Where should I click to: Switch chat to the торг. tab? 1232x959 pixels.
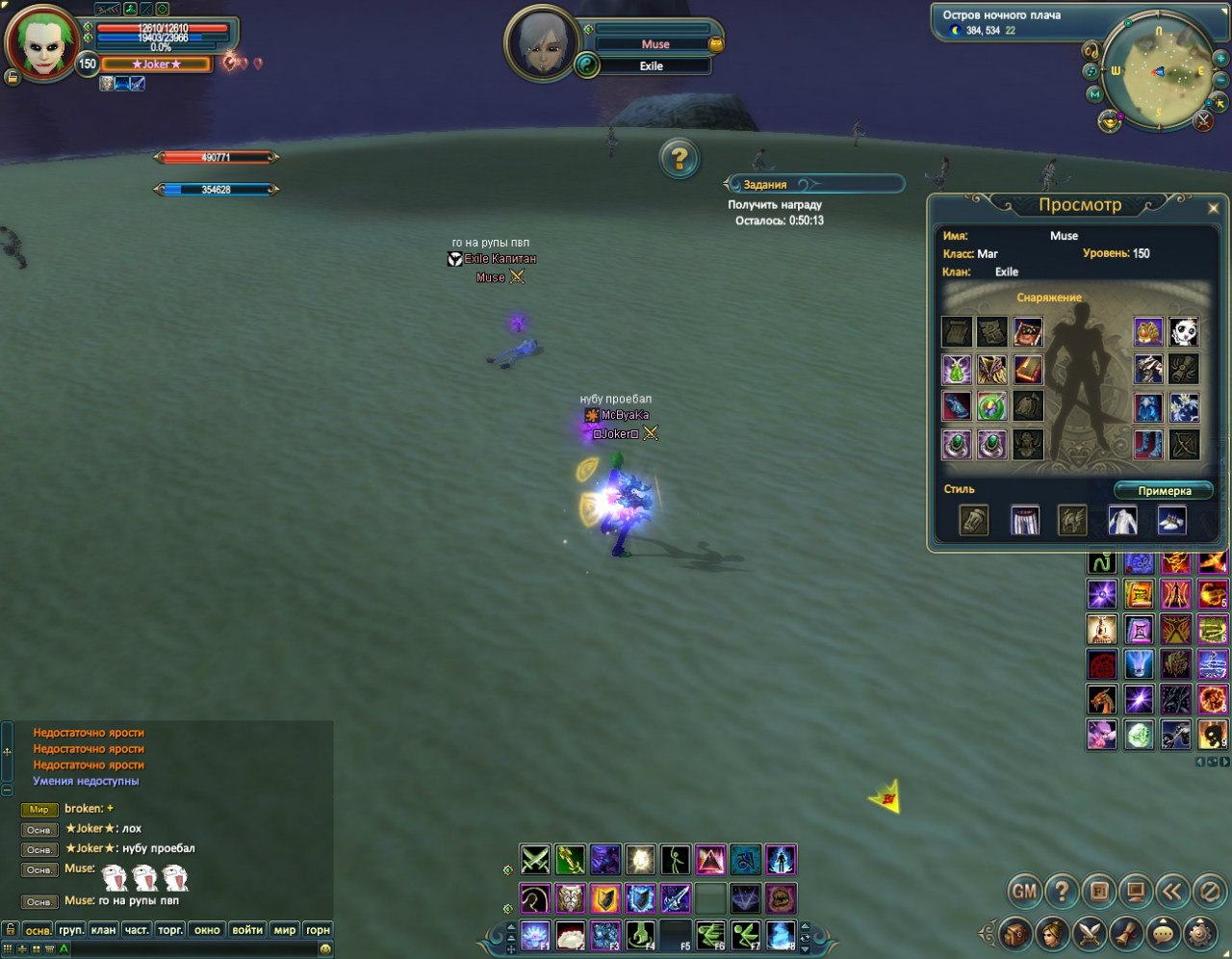click(x=170, y=930)
